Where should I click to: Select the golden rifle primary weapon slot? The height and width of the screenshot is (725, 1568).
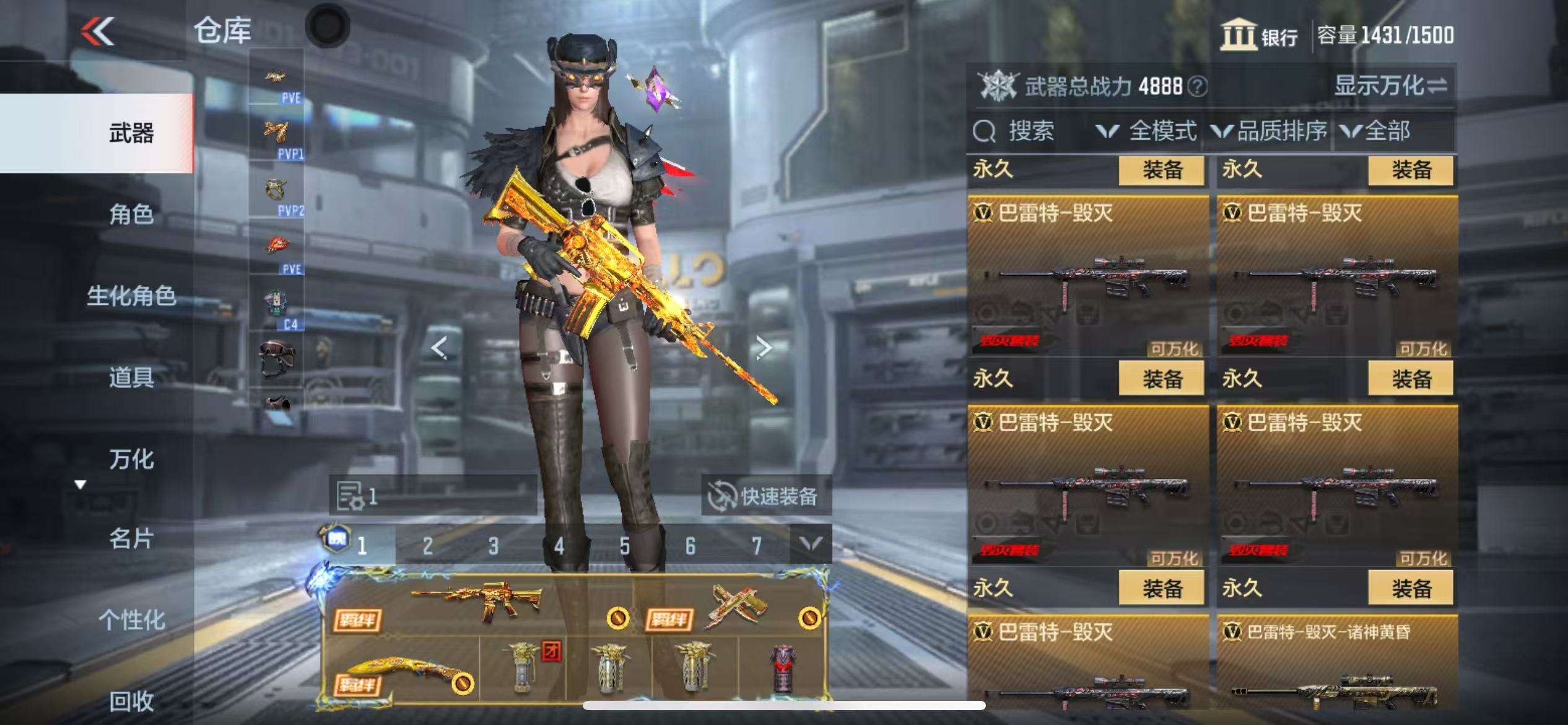[477, 602]
